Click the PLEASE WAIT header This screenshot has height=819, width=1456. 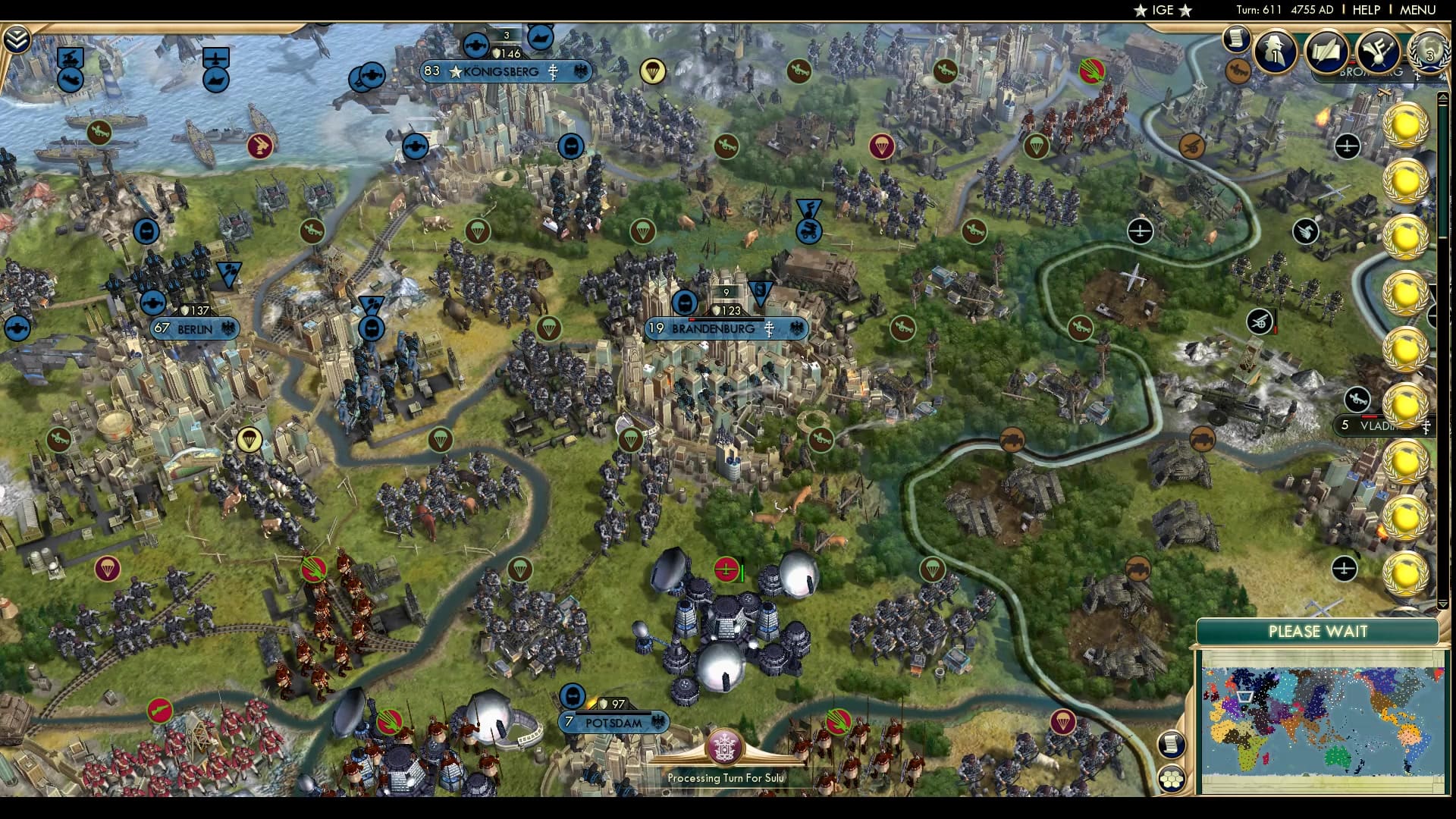[x=1318, y=630]
